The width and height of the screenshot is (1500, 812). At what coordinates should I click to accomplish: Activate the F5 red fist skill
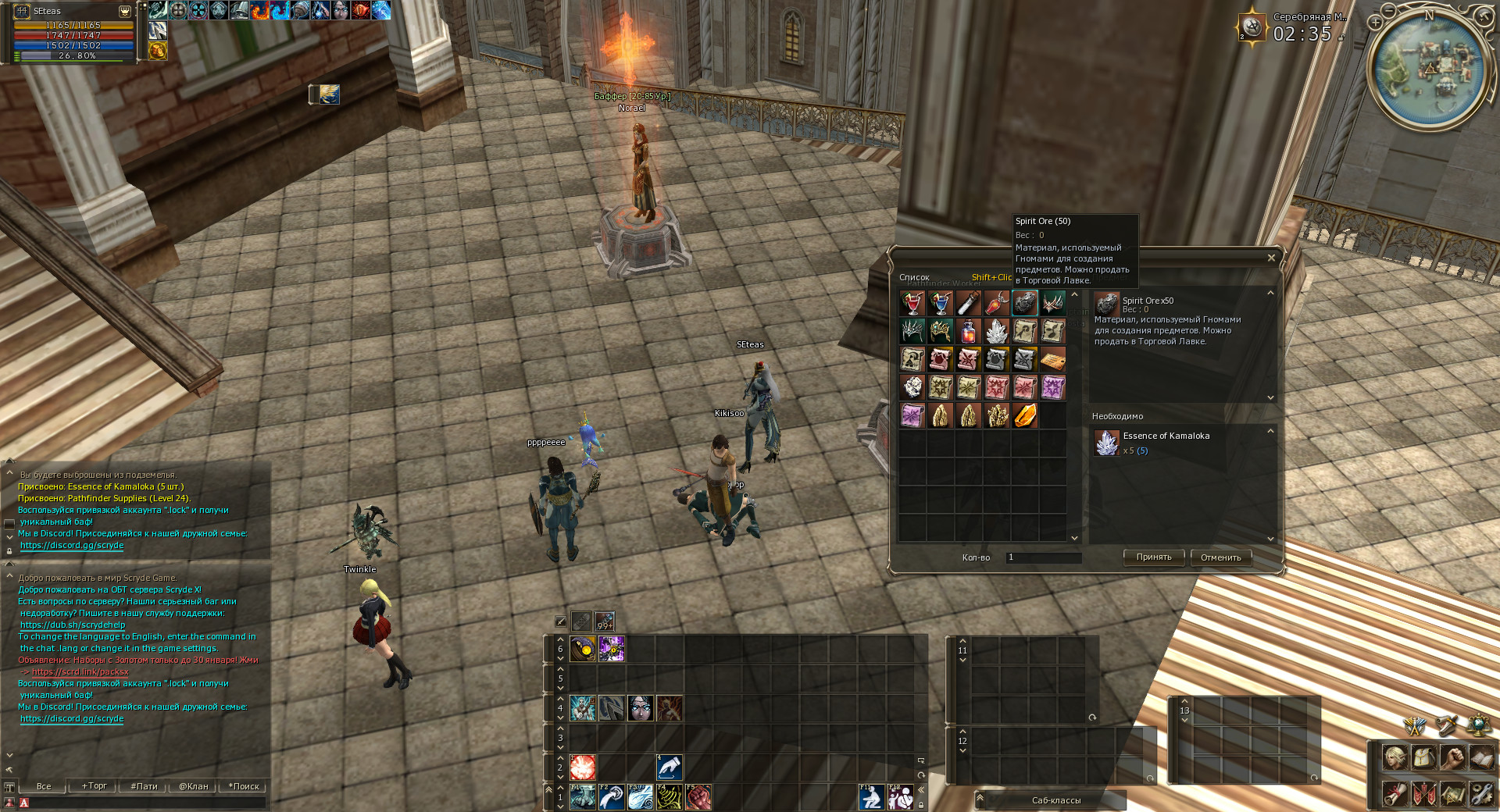point(698,797)
